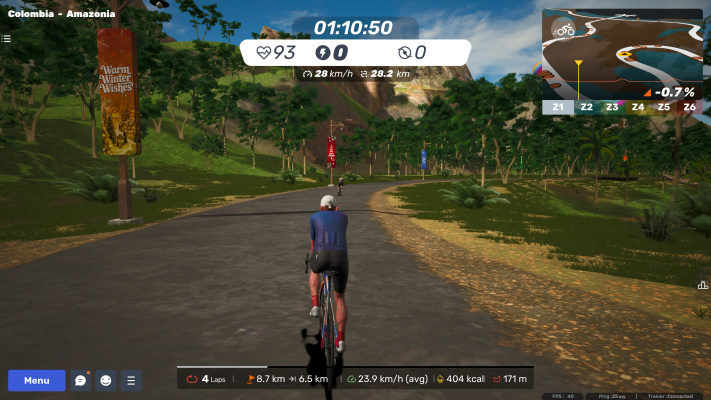This screenshot has height=400, width=711.
Task: Toggle the cyclist view icon on minimap
Action: pos(565,30)
